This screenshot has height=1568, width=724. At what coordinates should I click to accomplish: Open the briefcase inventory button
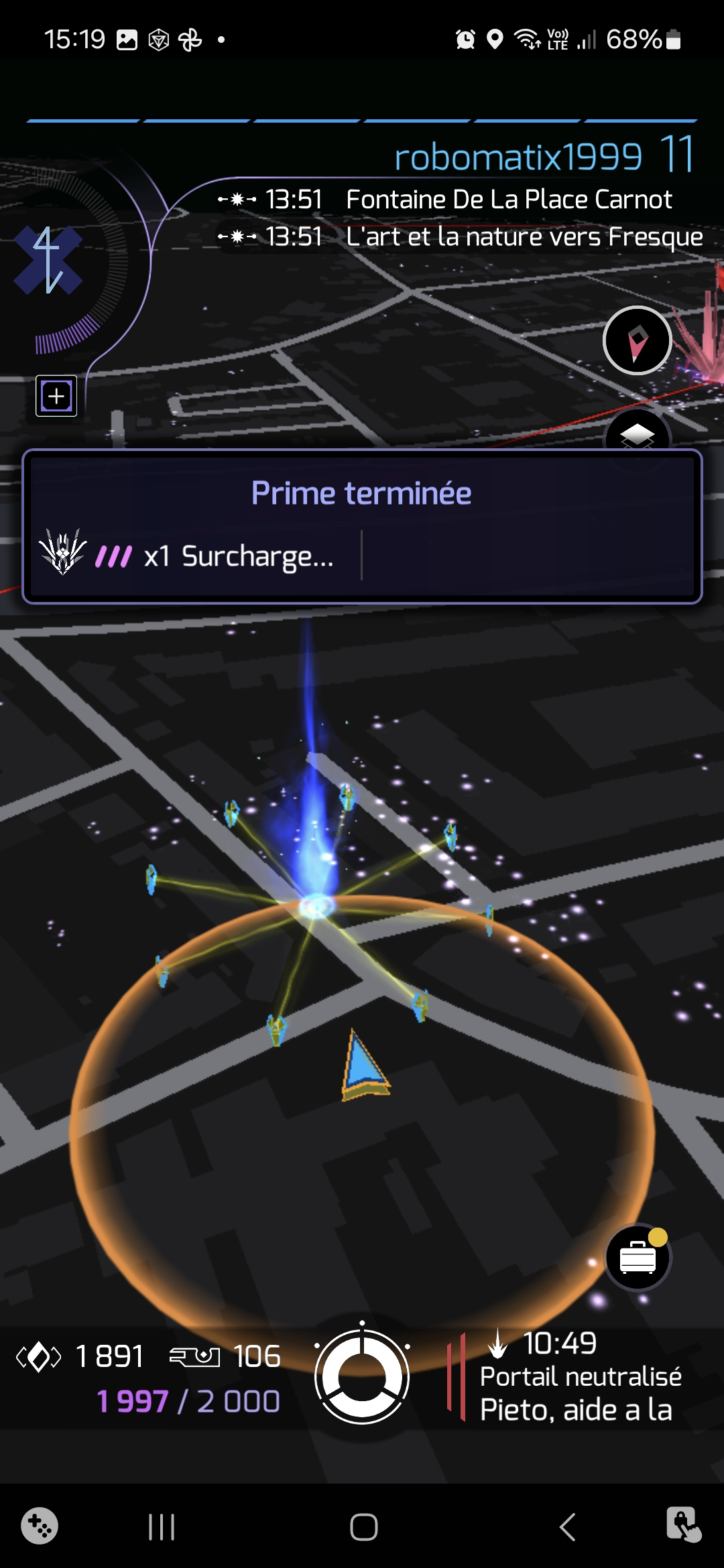(x=638, y=1258)
